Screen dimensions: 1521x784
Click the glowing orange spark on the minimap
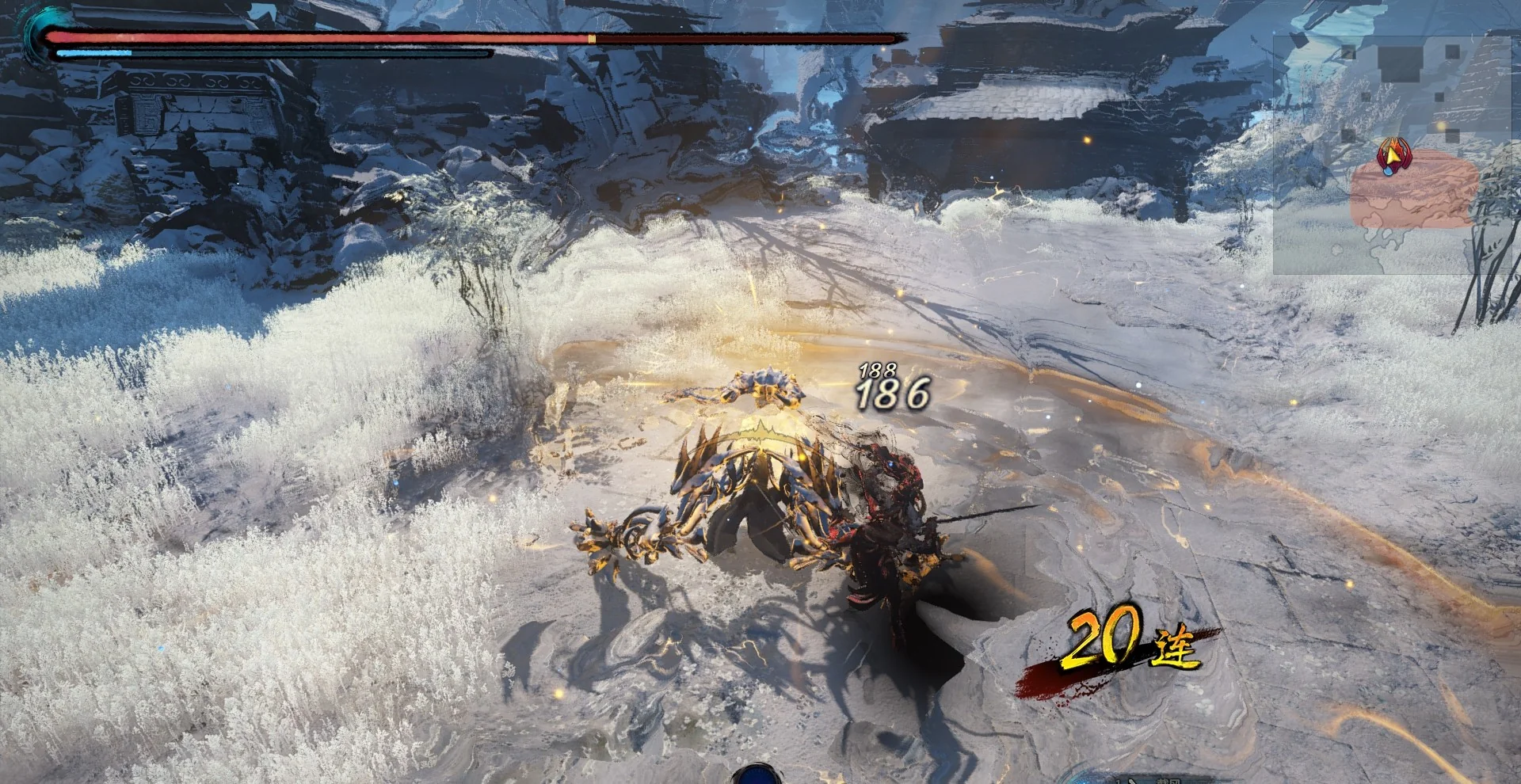pyautogui.click(x=1440, y=126)
